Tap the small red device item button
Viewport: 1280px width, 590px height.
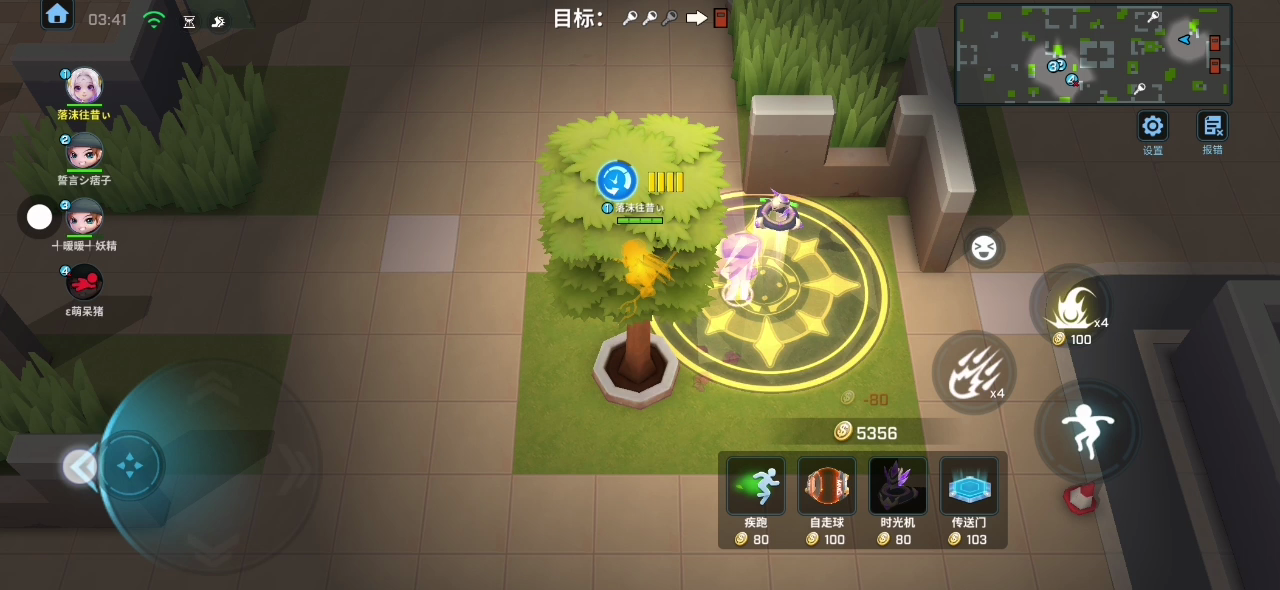1081,498
